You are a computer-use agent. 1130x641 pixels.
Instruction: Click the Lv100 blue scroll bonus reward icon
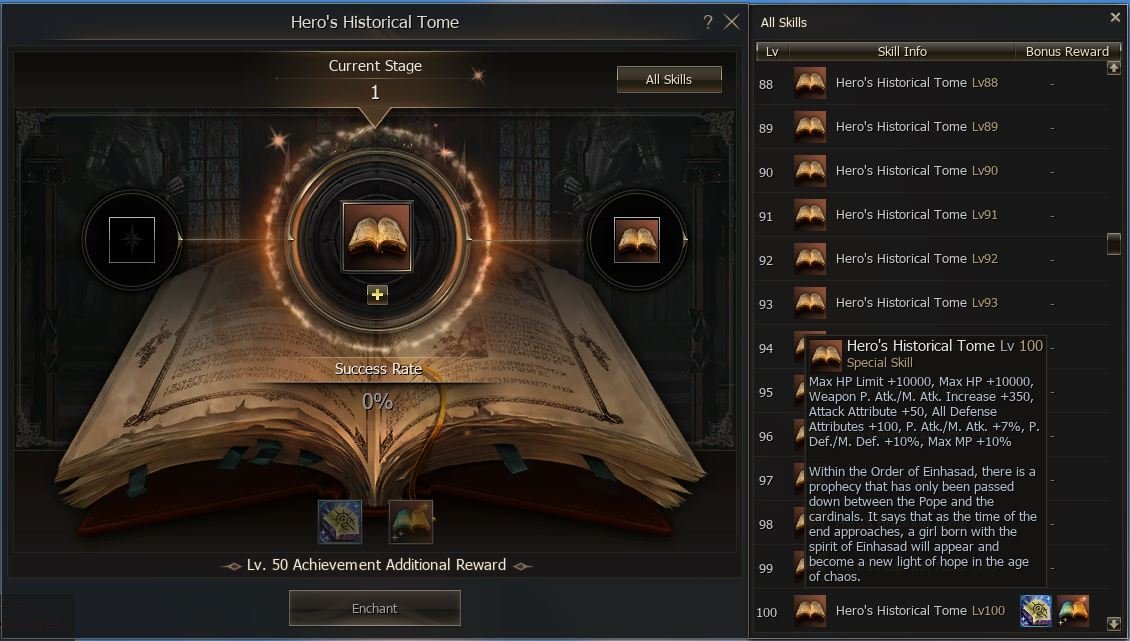[1036, 610]
